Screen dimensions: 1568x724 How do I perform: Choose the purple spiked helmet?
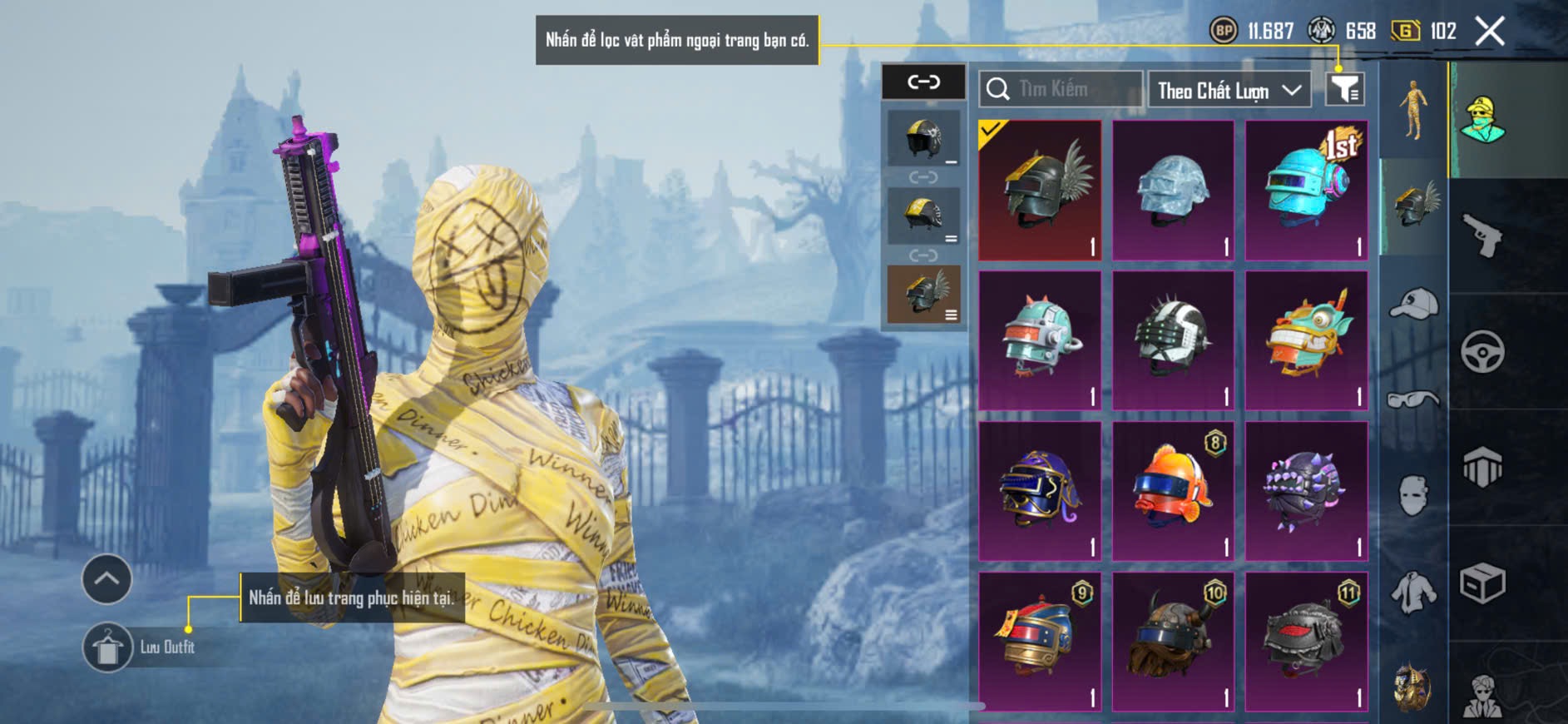coord(1306,491)
